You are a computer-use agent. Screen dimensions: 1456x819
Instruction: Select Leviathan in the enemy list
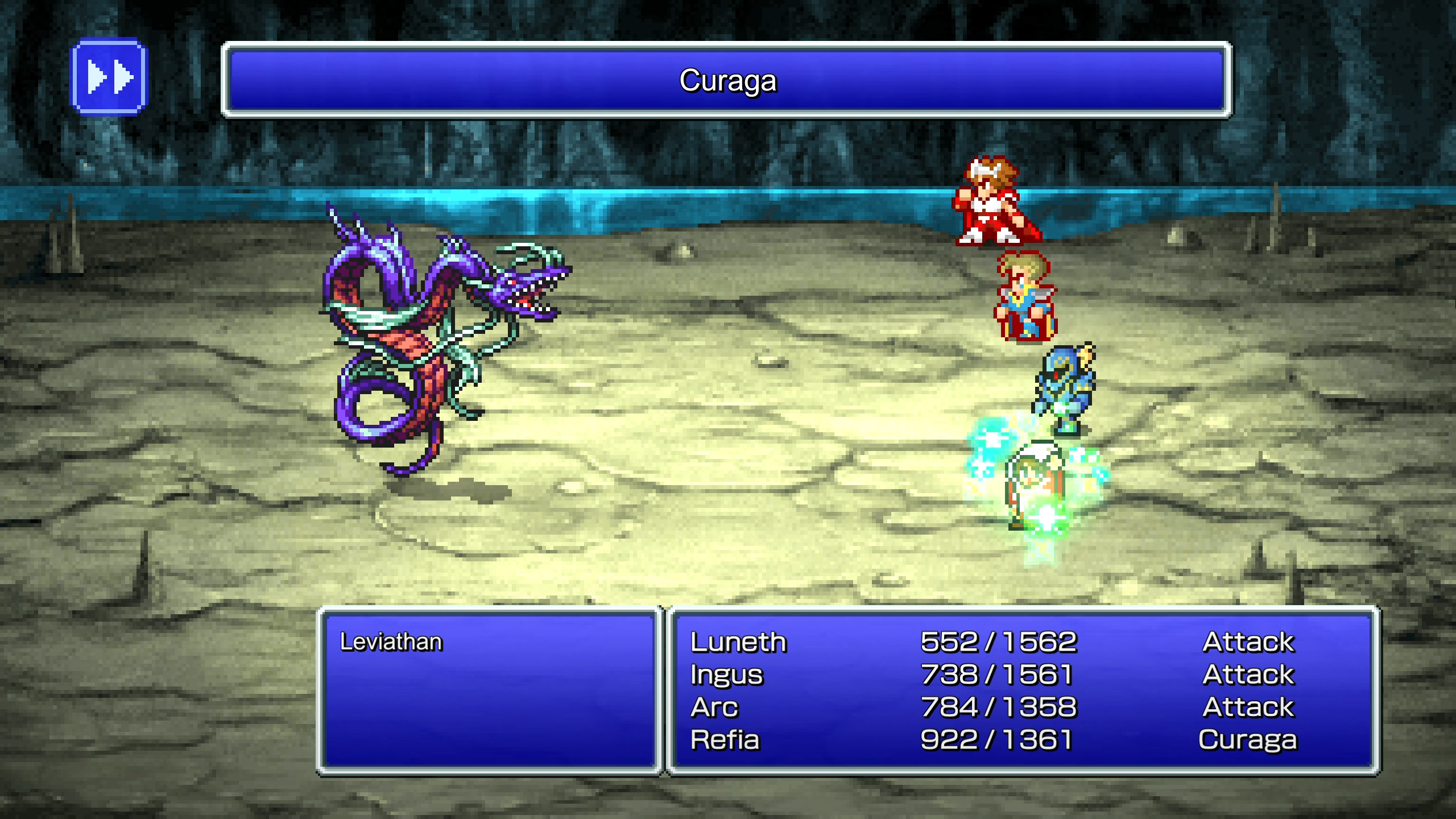tap(391, 642)
